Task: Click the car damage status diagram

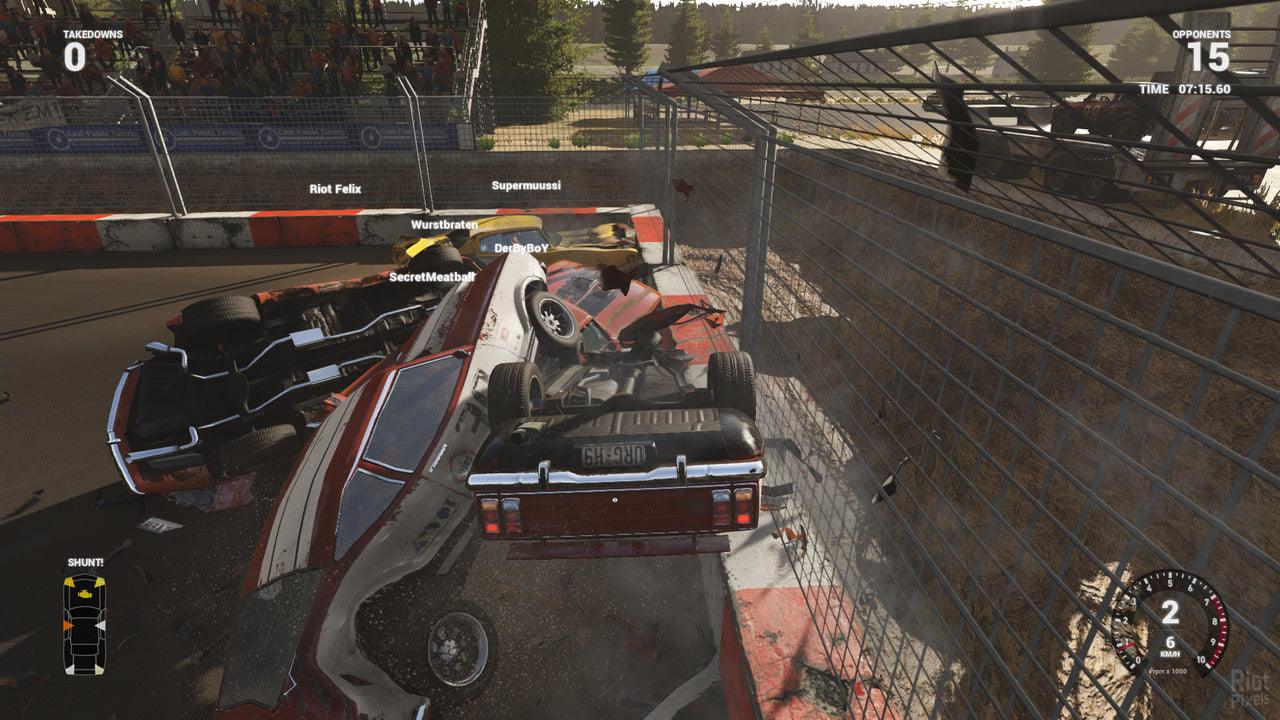Action: [x=84, y=624]
